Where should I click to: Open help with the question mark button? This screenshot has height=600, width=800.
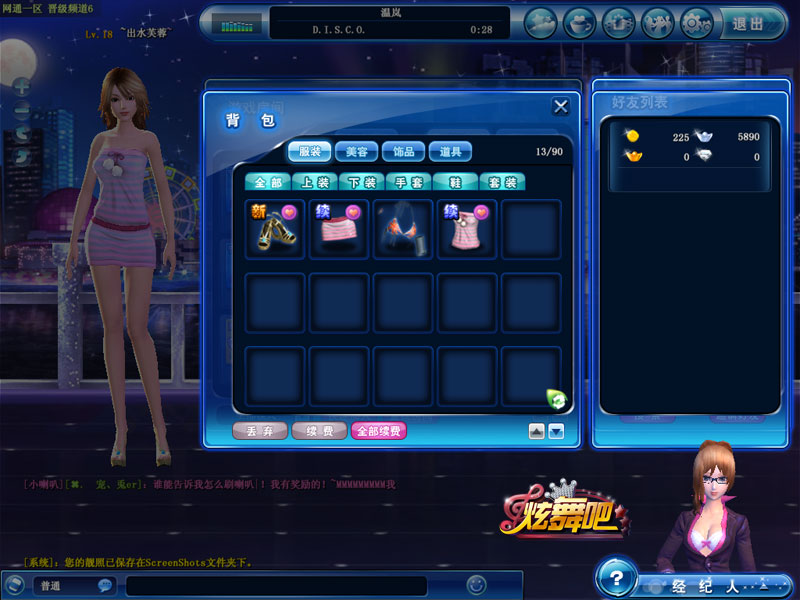[x=617, y=579]
